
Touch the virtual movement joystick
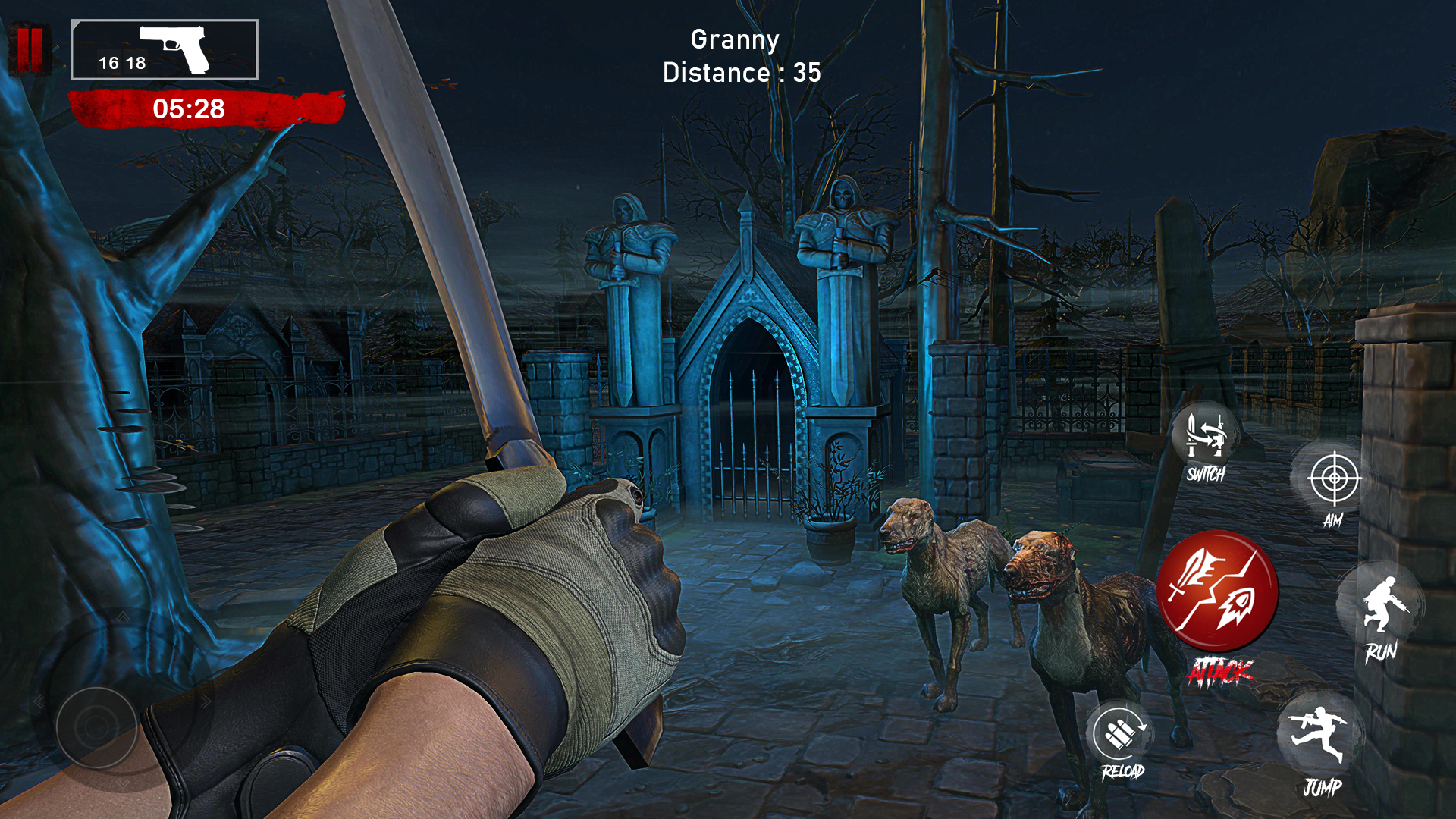point(96,727)
